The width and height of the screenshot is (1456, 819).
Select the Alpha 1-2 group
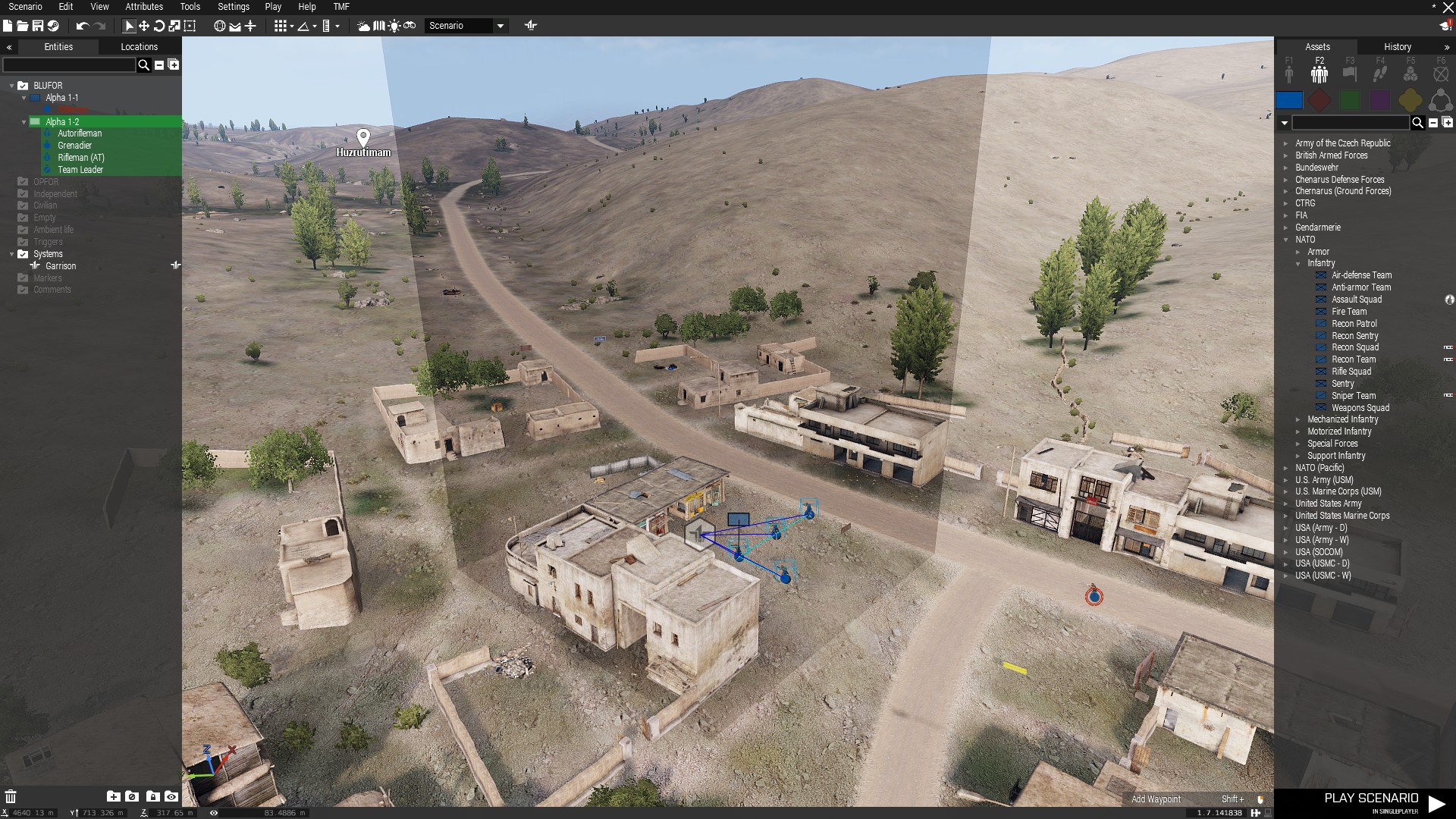[x=62, y=121]
